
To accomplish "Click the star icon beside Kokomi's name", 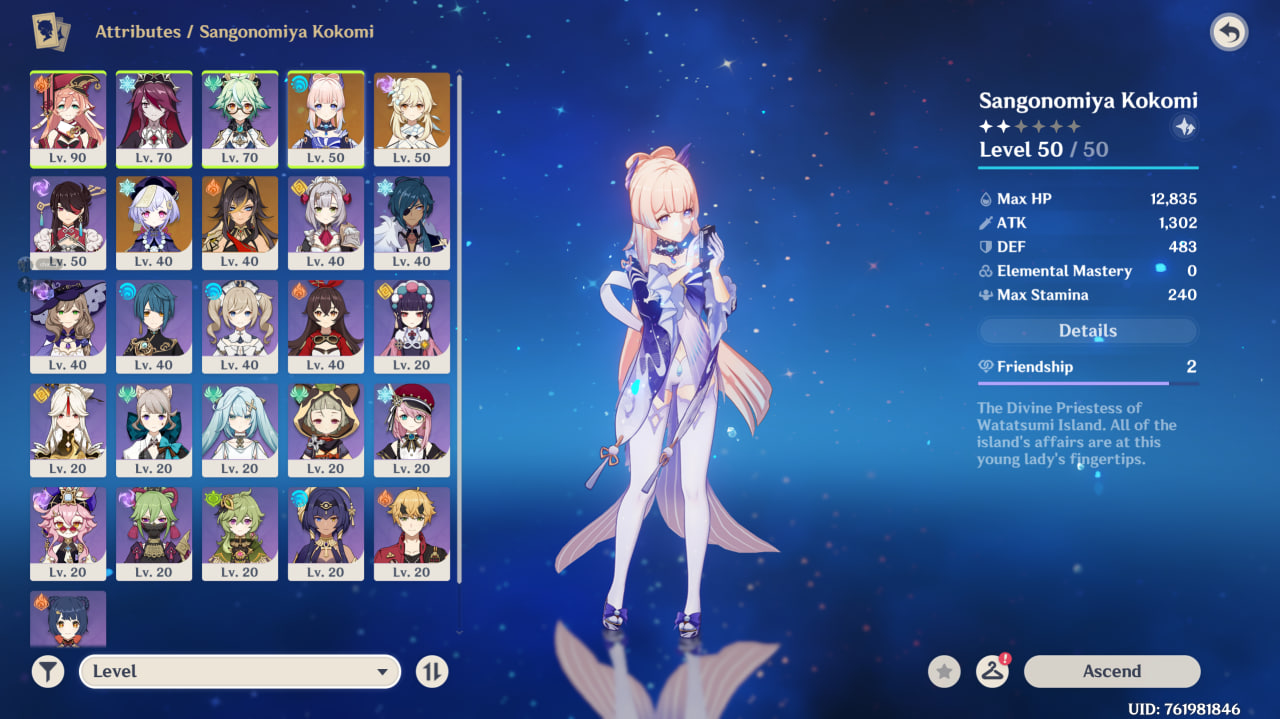I will pos(1184,127).
